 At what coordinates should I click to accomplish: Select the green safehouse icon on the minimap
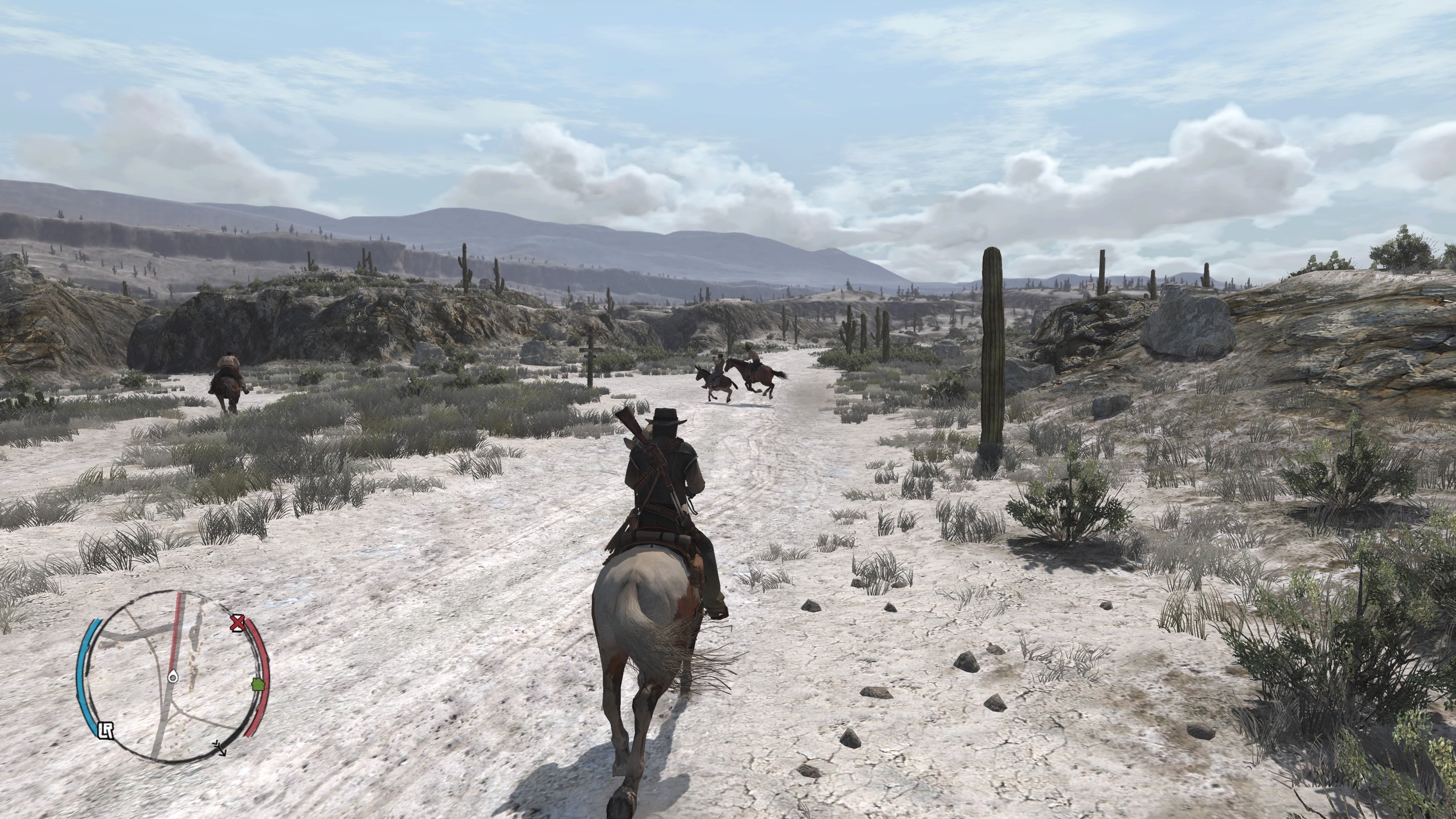pyautogui.click(x=258, y=684)
